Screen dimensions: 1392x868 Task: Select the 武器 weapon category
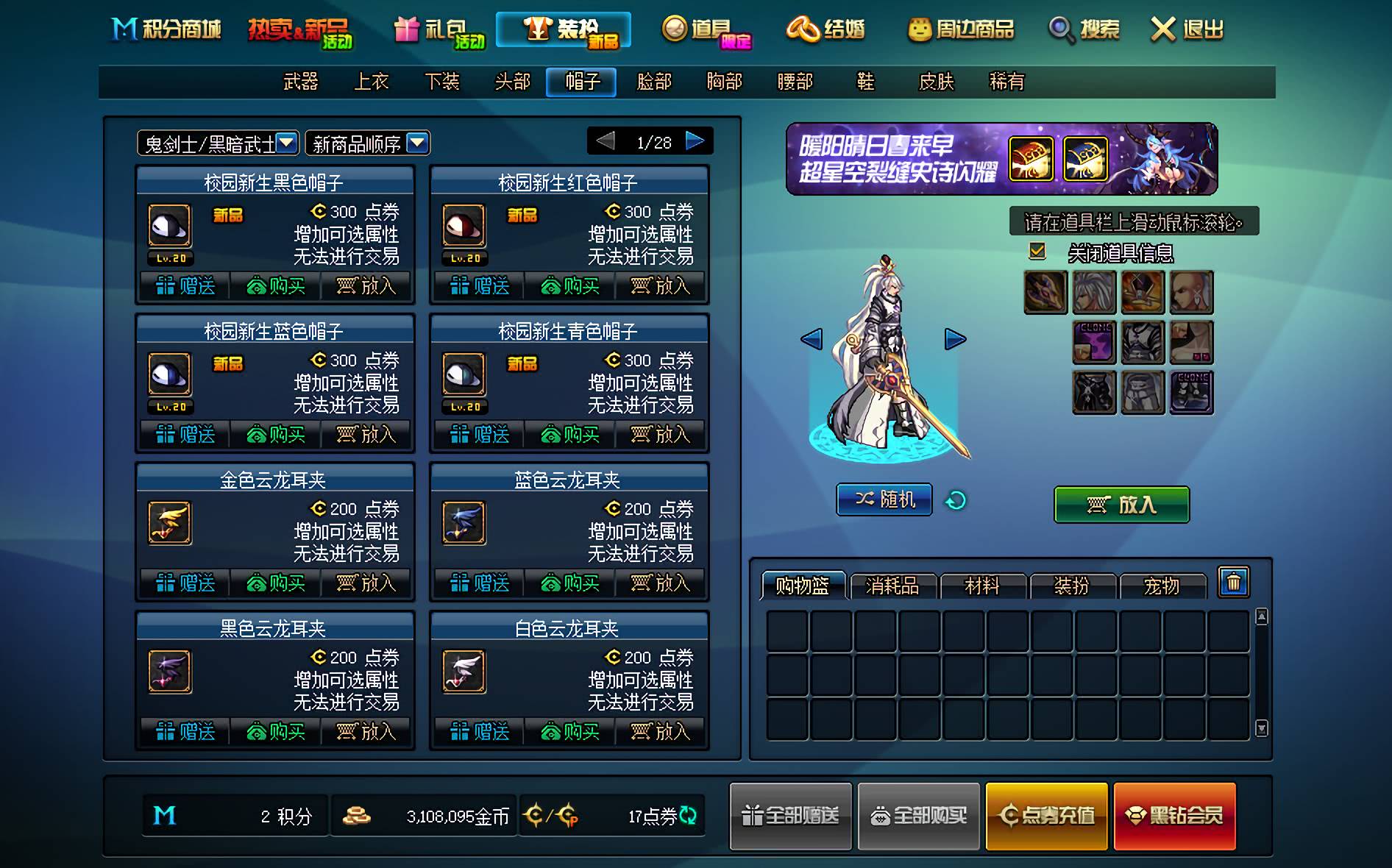click(x=300, y=82)
